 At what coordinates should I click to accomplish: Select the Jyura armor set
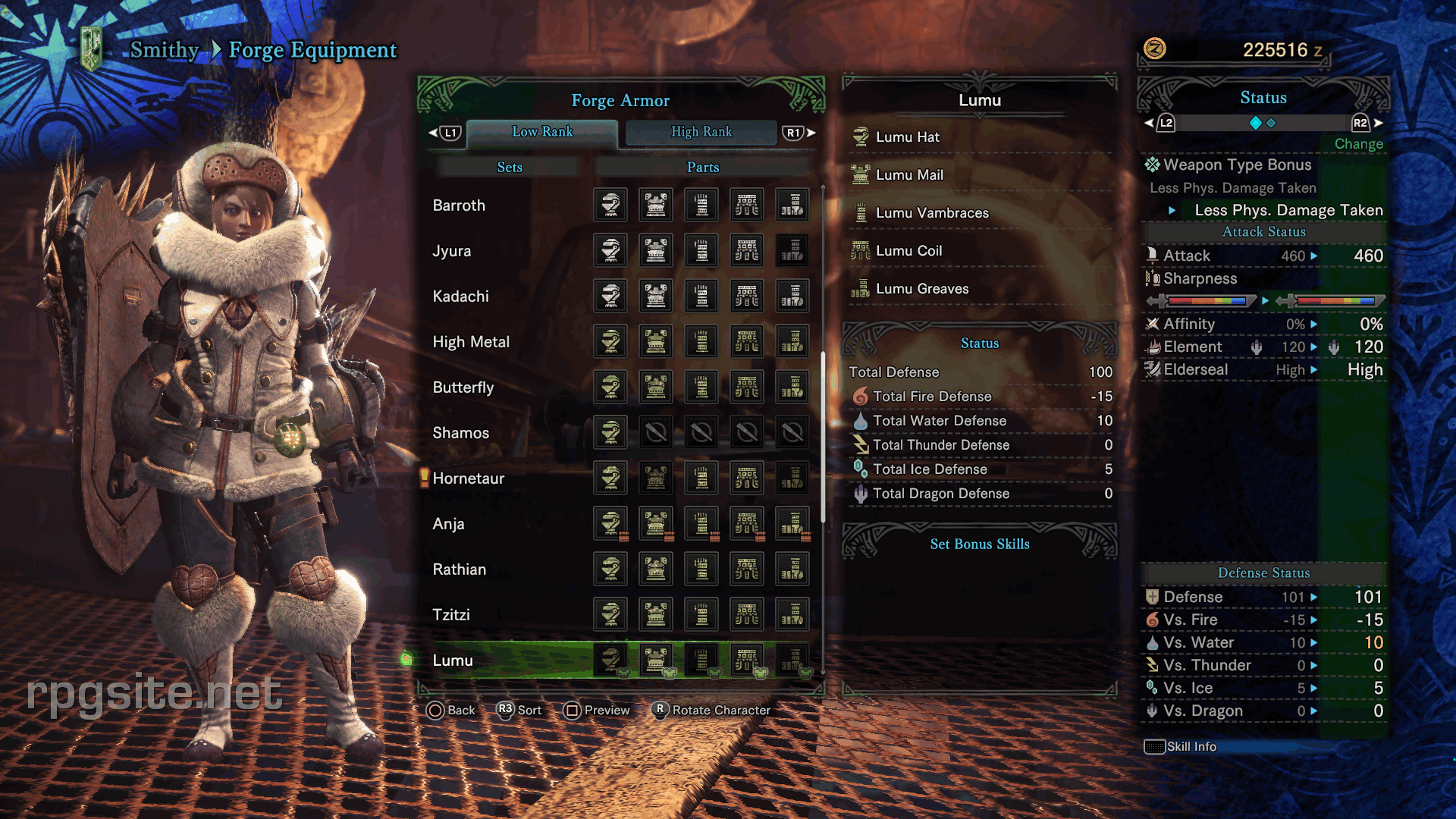point(452,251)
